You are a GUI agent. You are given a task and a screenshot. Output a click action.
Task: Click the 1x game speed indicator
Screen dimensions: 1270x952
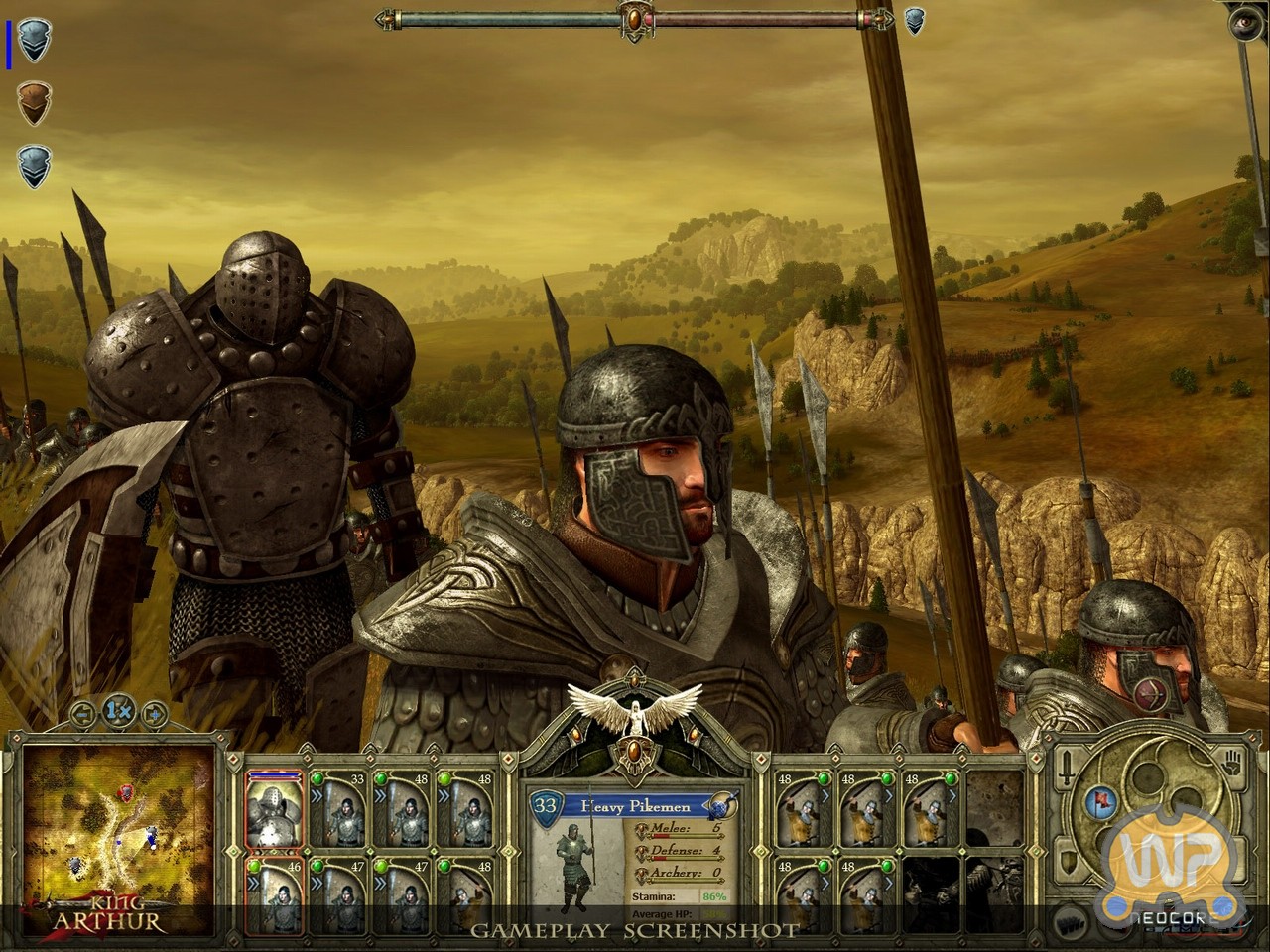[x=119, y=709]
